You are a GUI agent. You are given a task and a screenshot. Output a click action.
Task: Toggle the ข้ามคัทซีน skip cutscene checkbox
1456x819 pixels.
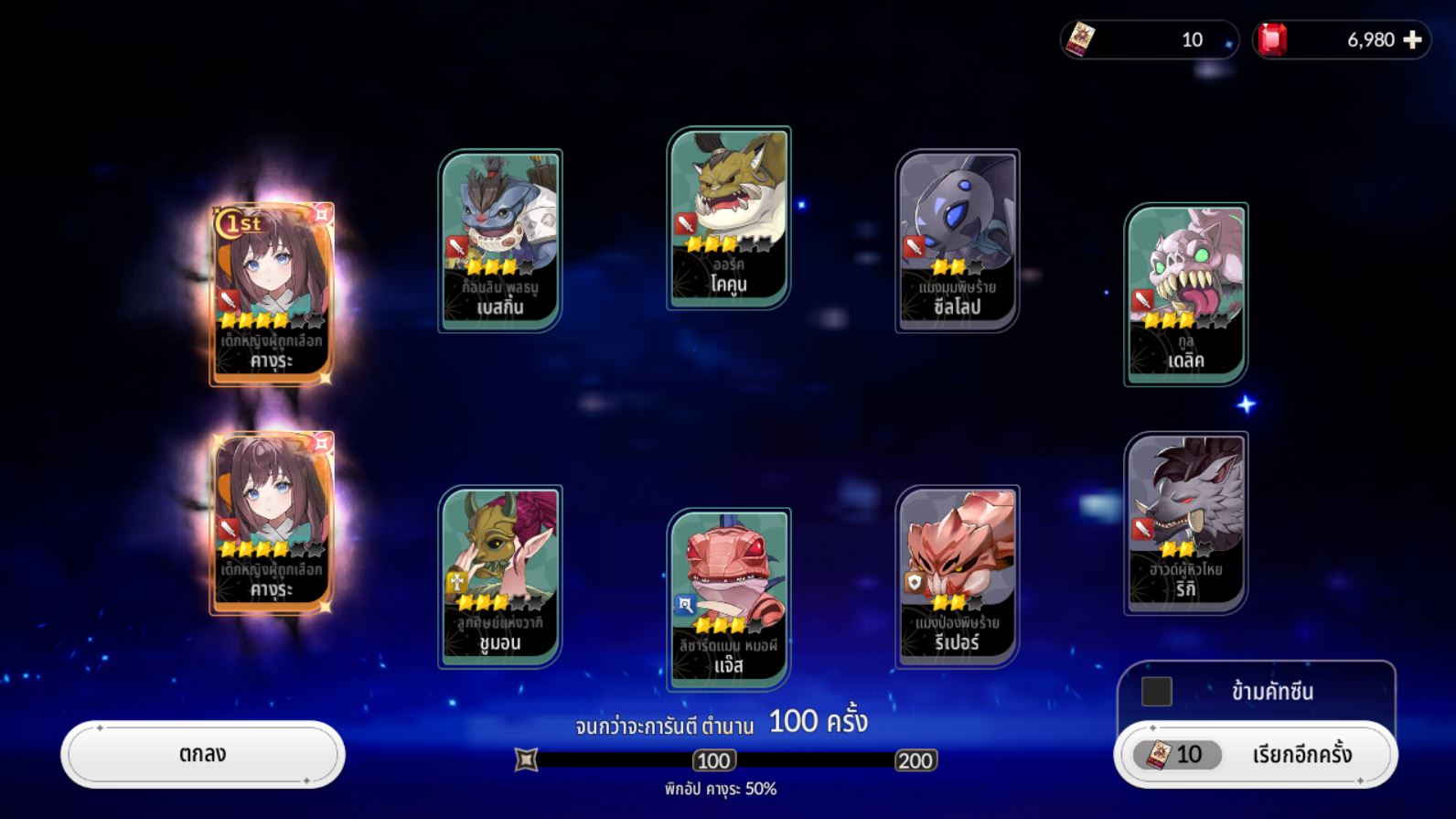[1156, 692]
